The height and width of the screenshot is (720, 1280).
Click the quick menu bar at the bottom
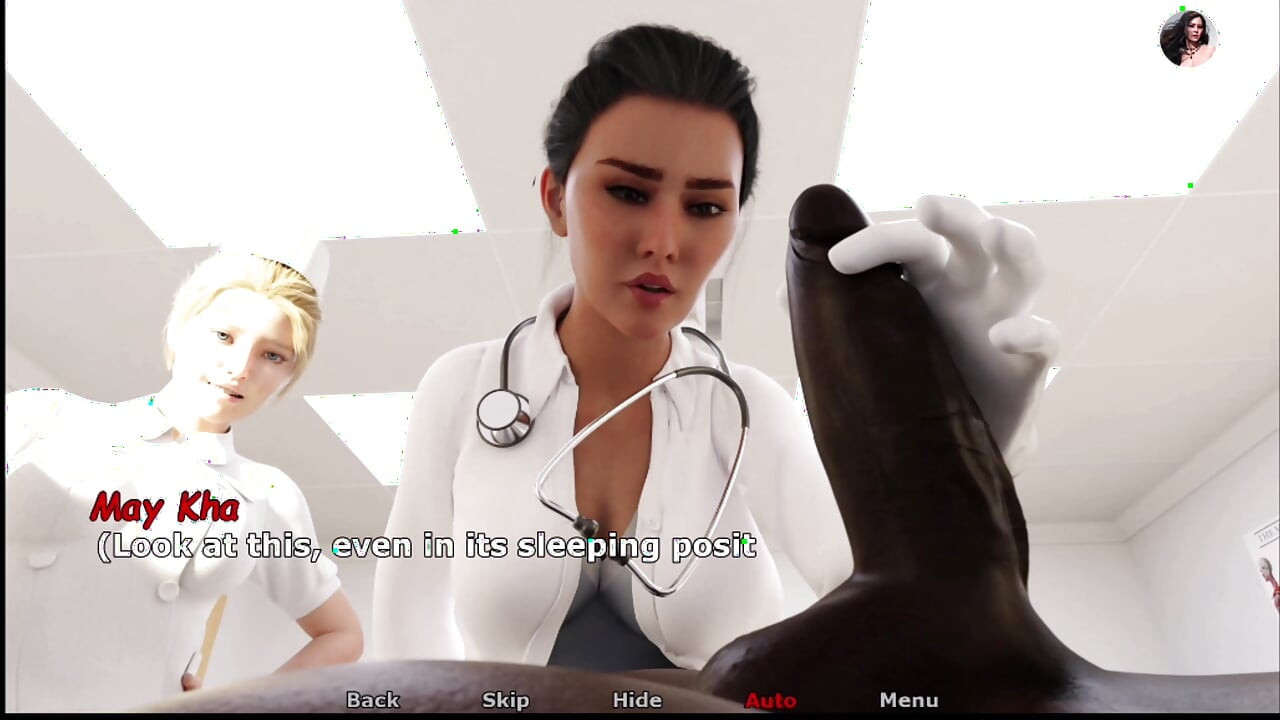pyautogui.click(x=640, y=700)
